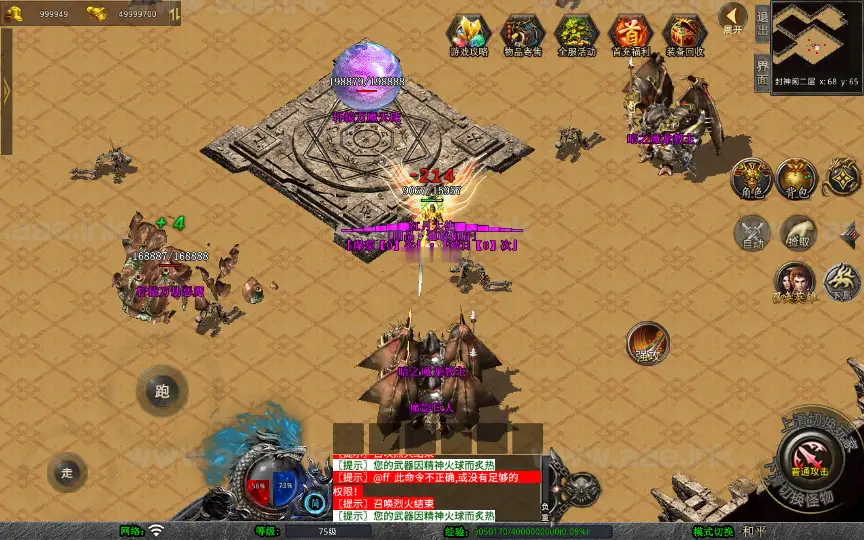
Task: Toggle the 模式切换 attack mode switch
Action: point(714,531)
